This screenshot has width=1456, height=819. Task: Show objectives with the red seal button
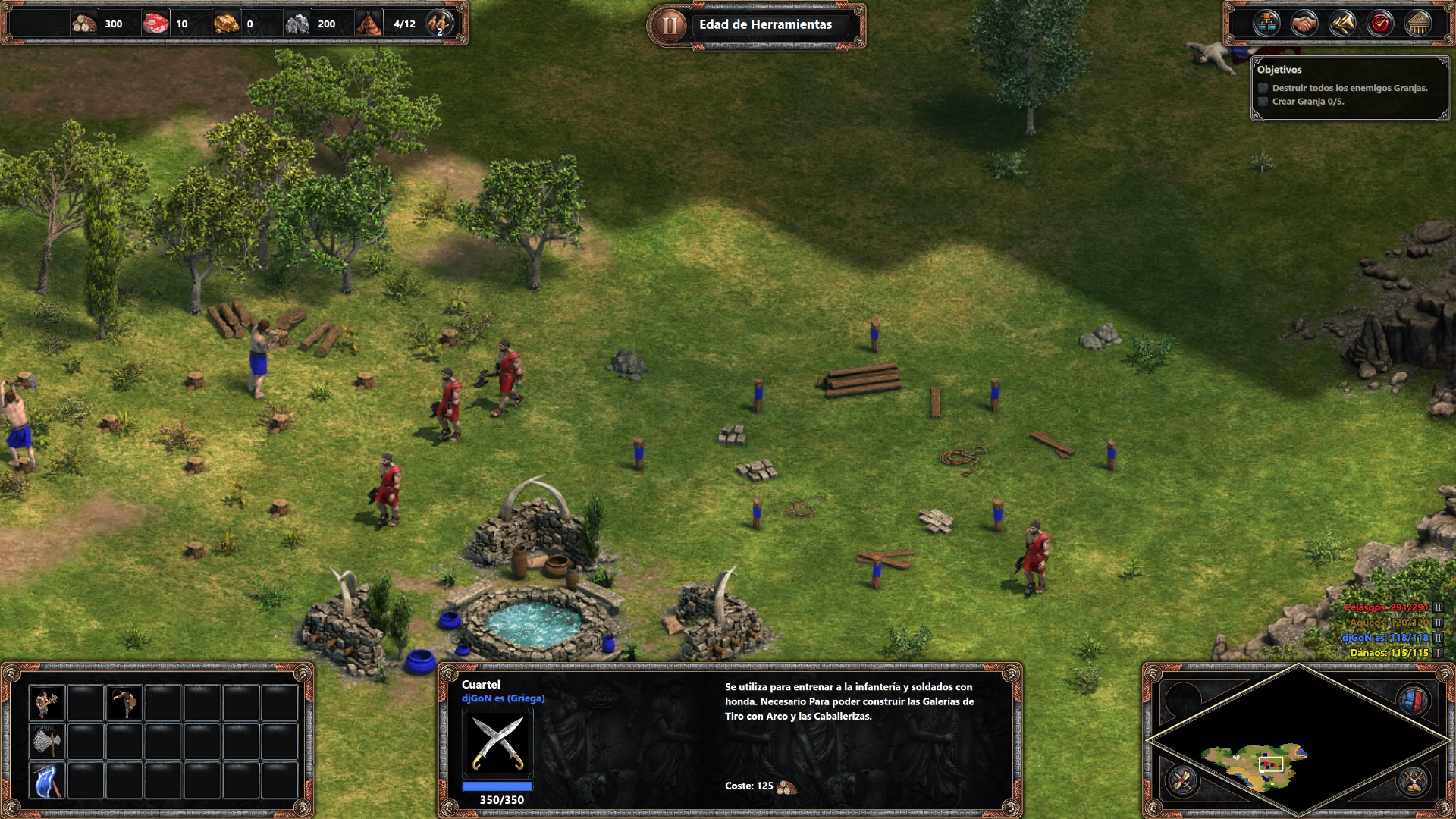1380,24
